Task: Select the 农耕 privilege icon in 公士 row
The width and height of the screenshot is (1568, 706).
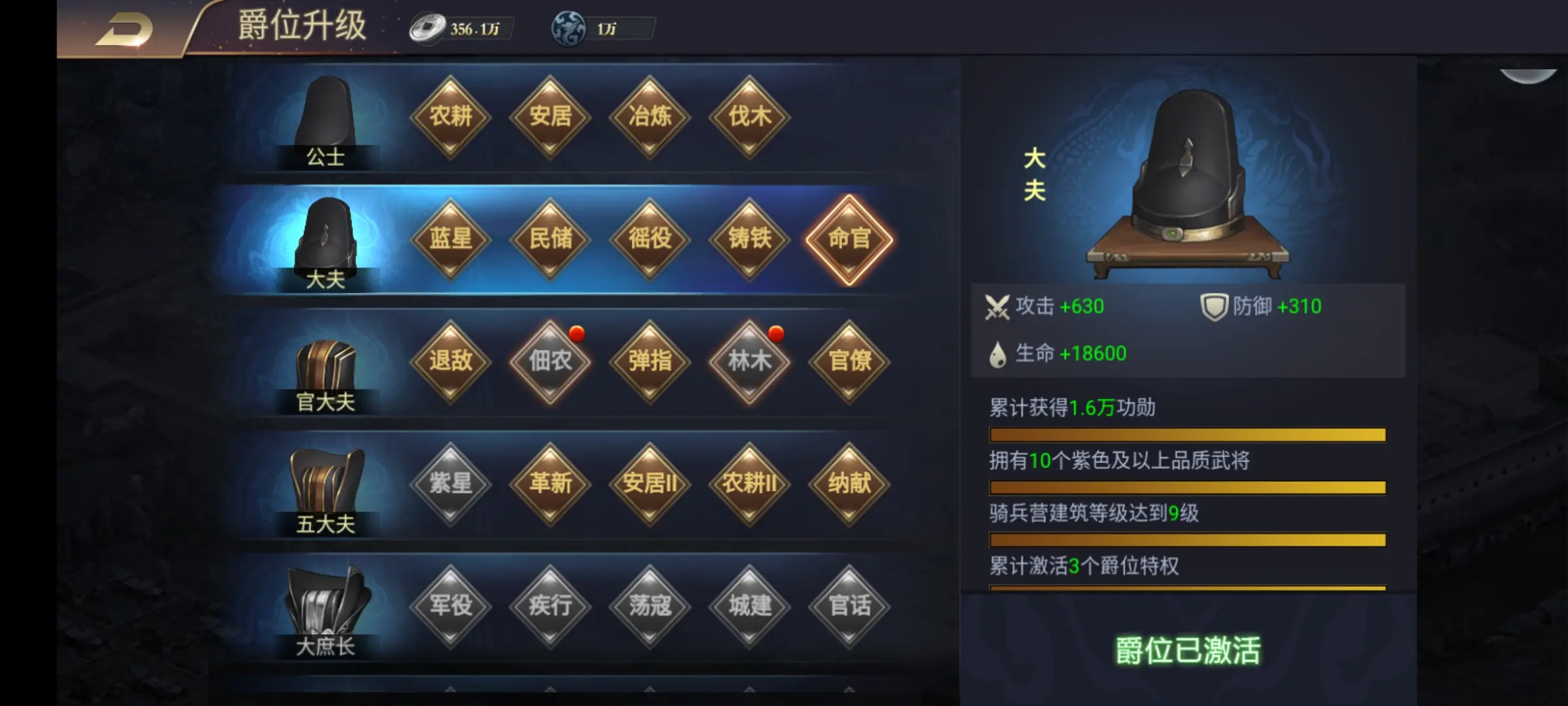Action: tap(452, 116)
